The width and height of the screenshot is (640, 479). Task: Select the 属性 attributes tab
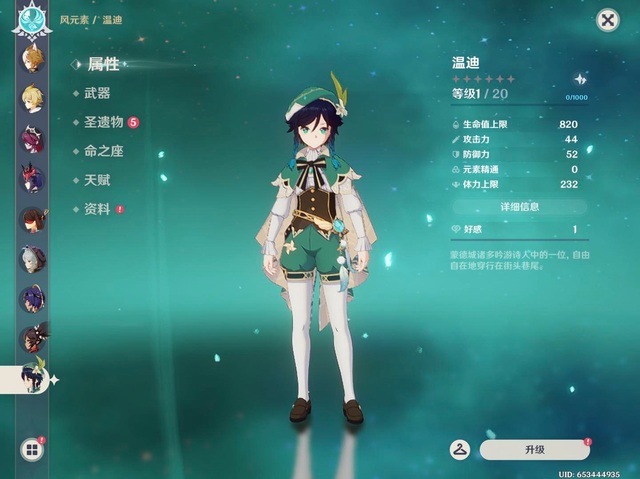pyautogui.click(x=103, y=64)
